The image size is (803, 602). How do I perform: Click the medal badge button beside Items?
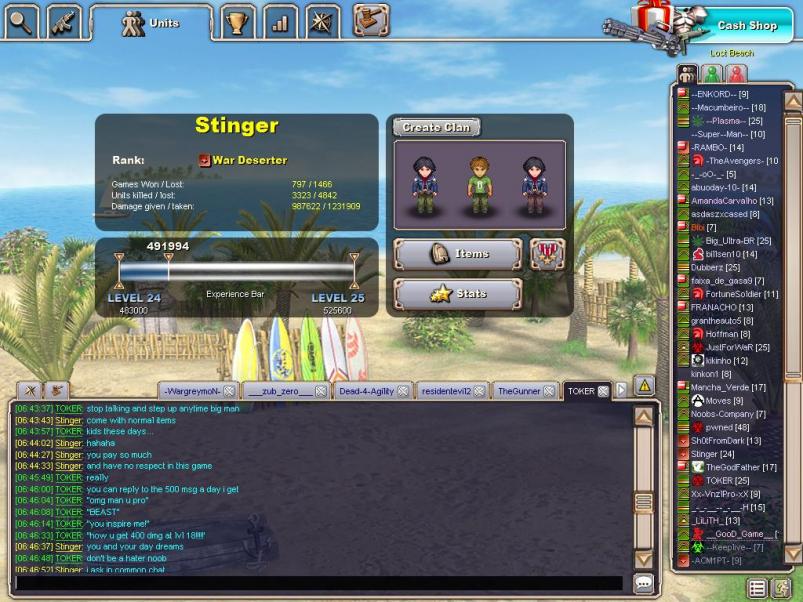click(547, 254)
